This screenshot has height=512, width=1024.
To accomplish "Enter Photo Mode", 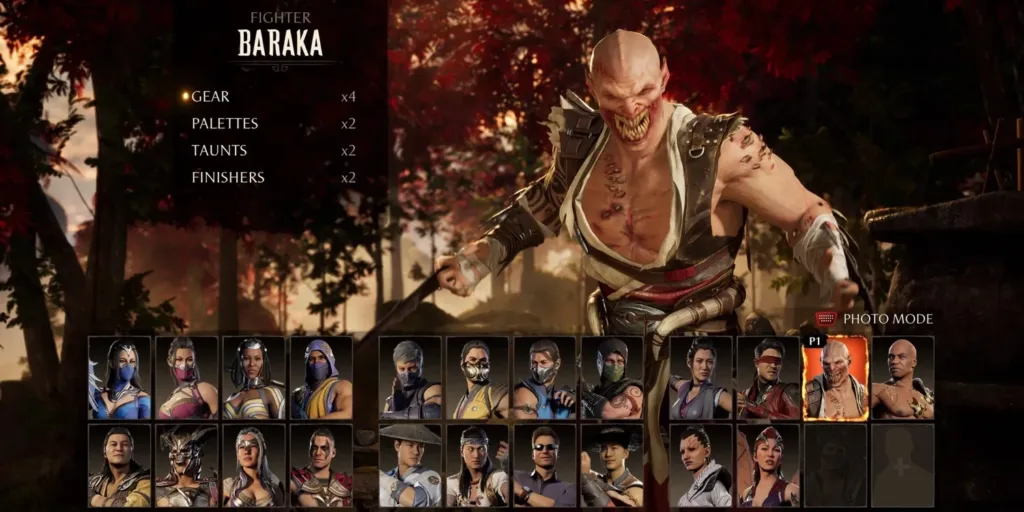I will point(887,319).
